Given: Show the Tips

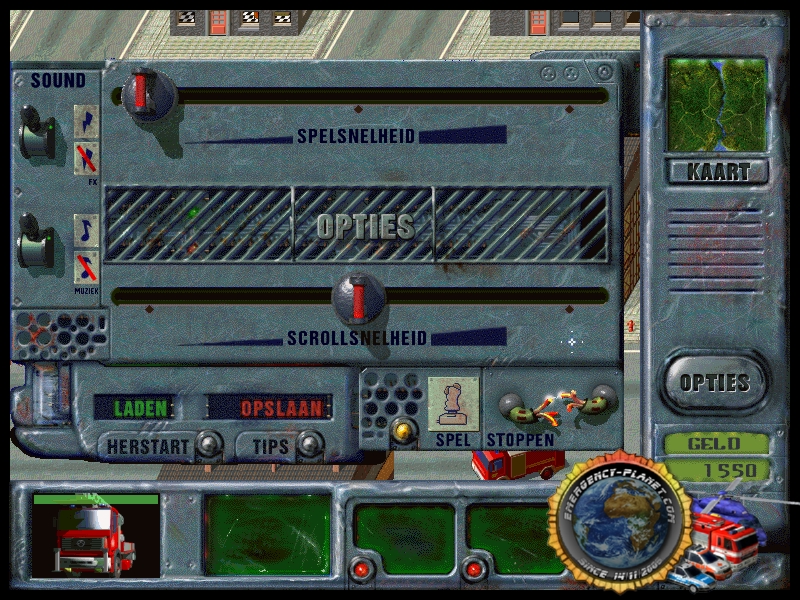Looking at the screenshot, I should coord(270,446).
